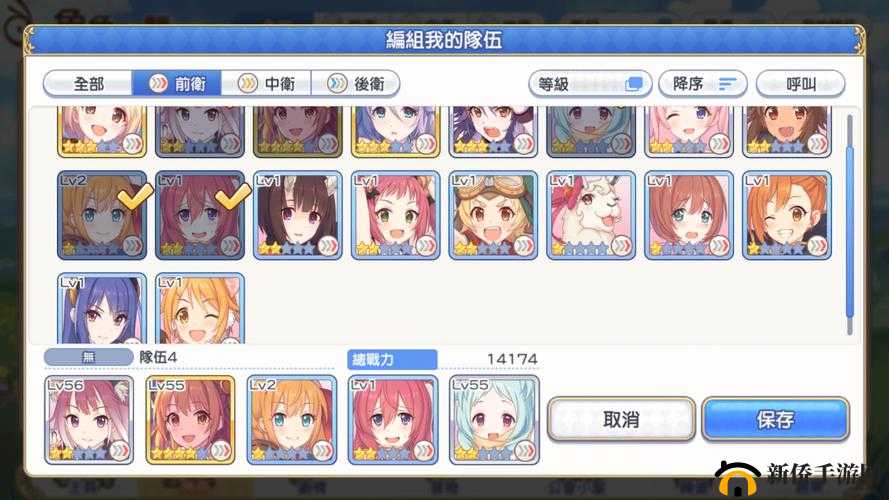The image size is (889, 500).
Task: Switch to the 後衛 tab
Action: tap(355, 84)
